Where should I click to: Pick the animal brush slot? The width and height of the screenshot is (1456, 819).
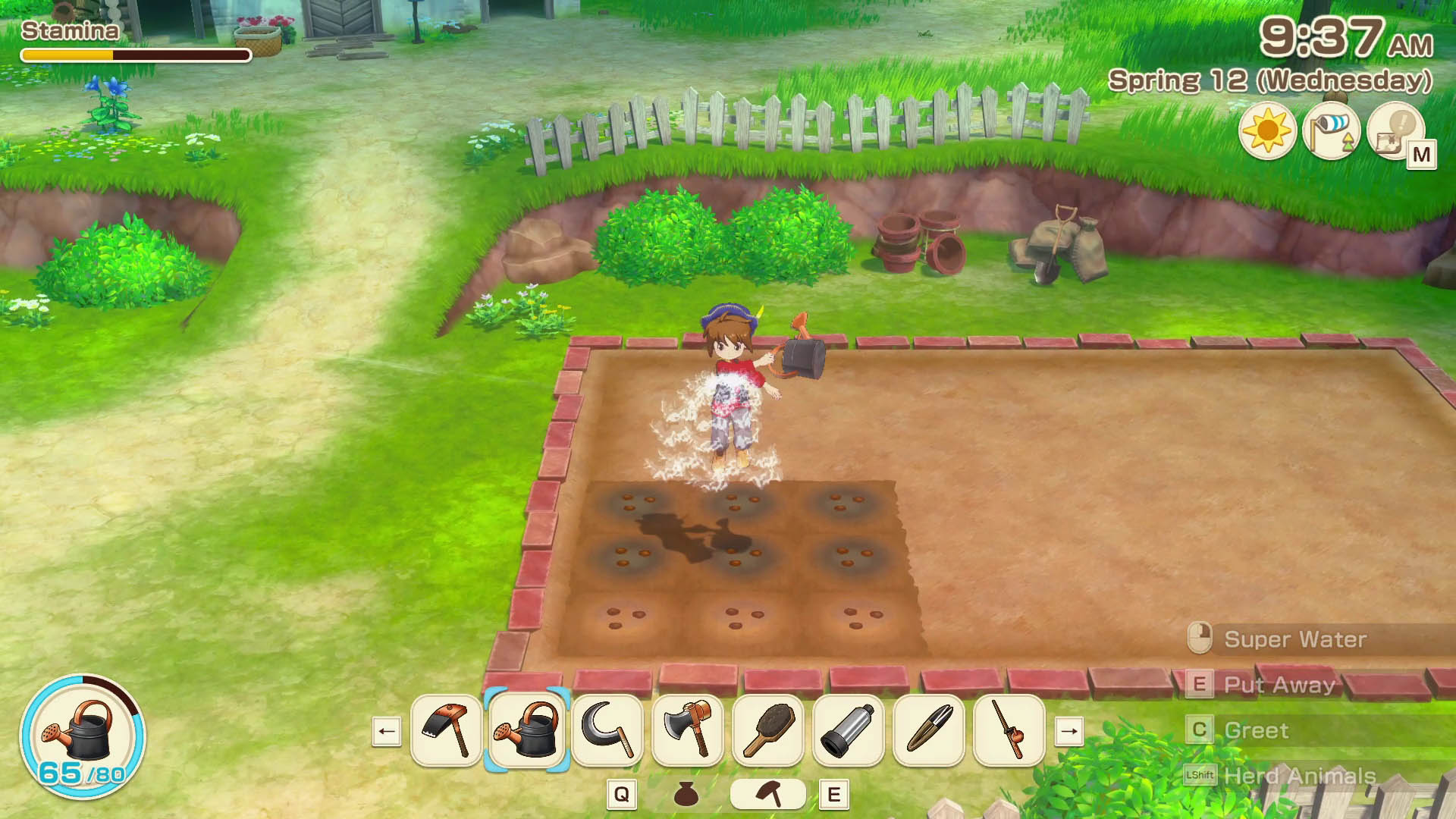pos(768,731)
